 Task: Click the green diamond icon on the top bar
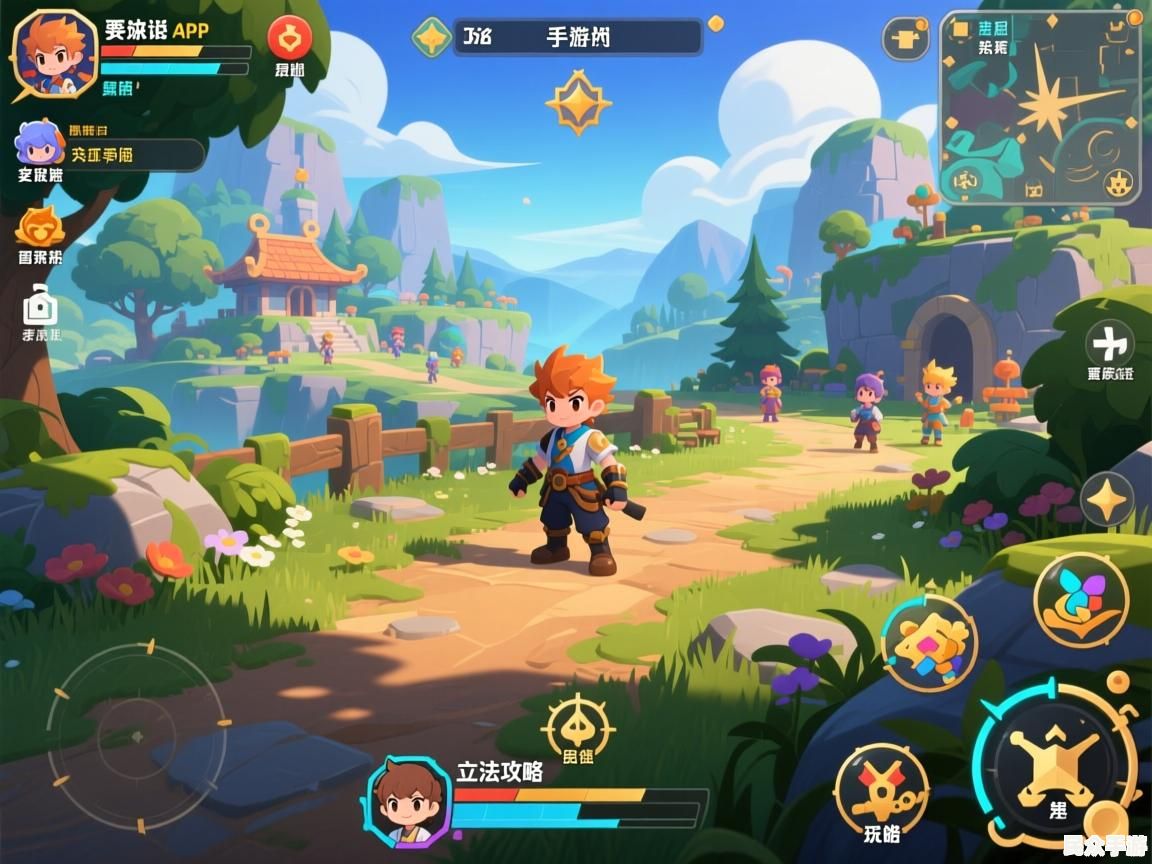coord(432,37)
